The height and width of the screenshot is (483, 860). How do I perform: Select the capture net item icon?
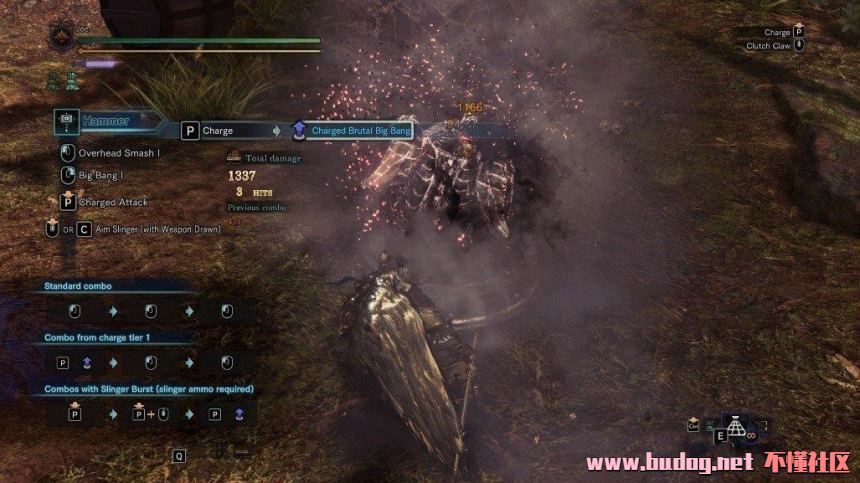pos(736,427)
